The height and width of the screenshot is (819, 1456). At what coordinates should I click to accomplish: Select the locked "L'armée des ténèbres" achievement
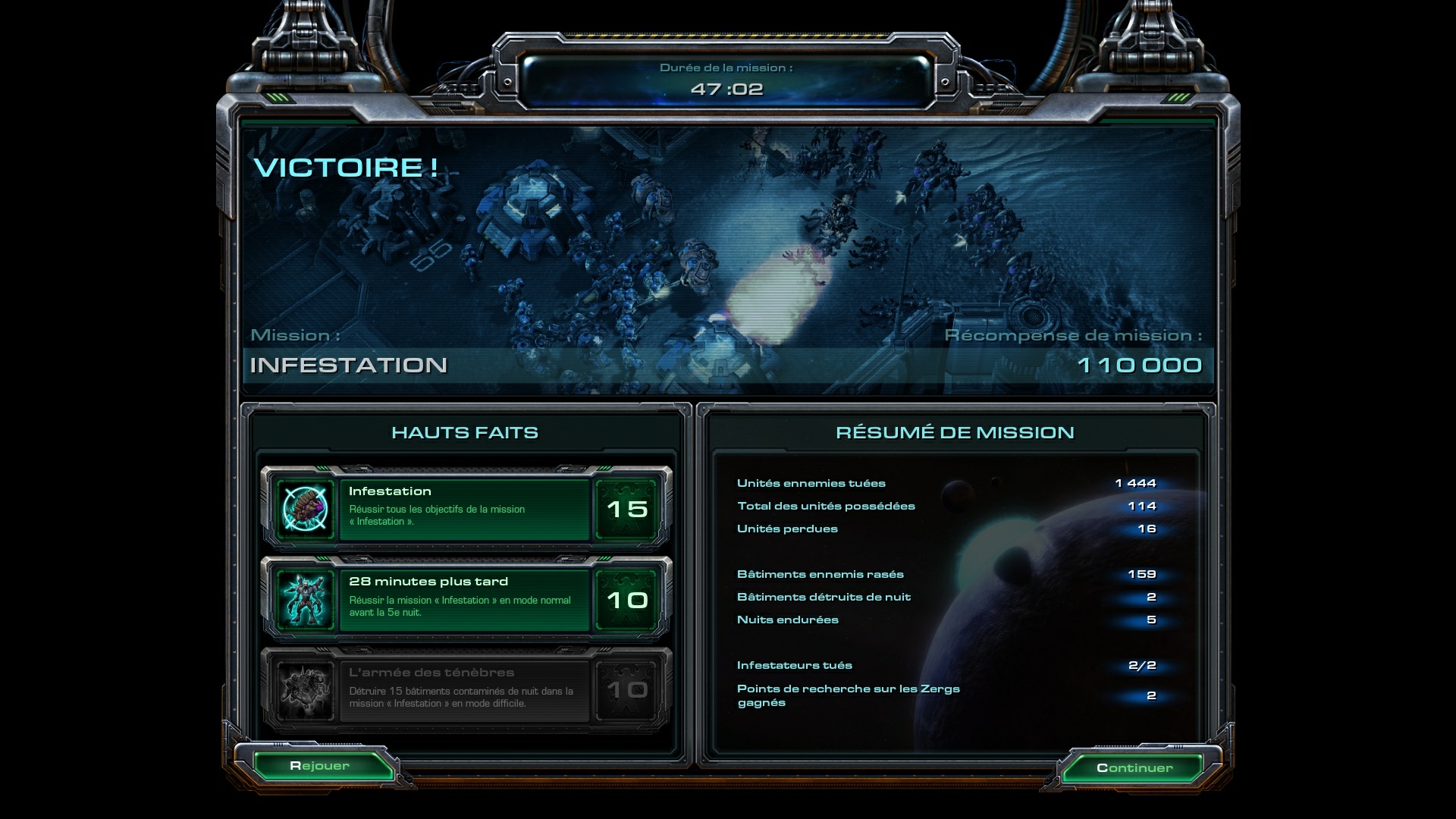tap(465, 690)
